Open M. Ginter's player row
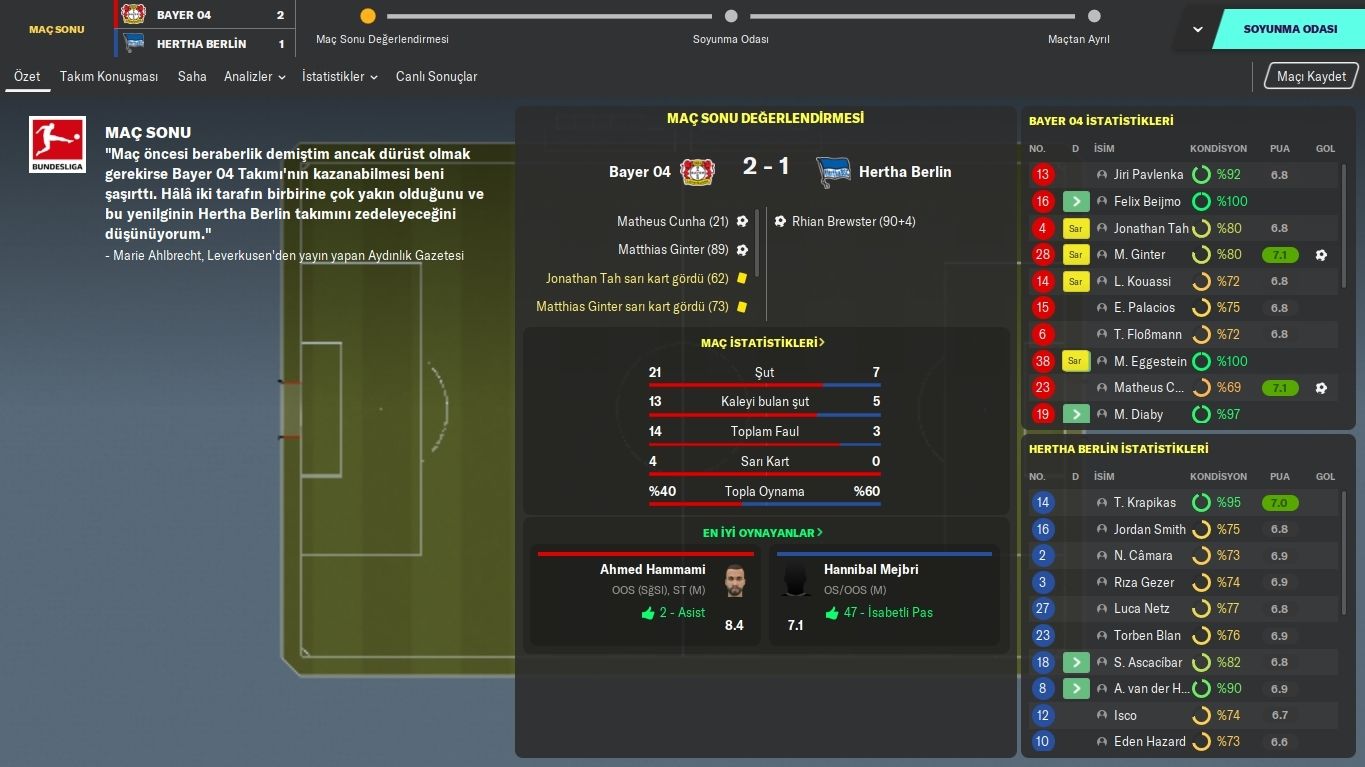 pos(1139,255)
